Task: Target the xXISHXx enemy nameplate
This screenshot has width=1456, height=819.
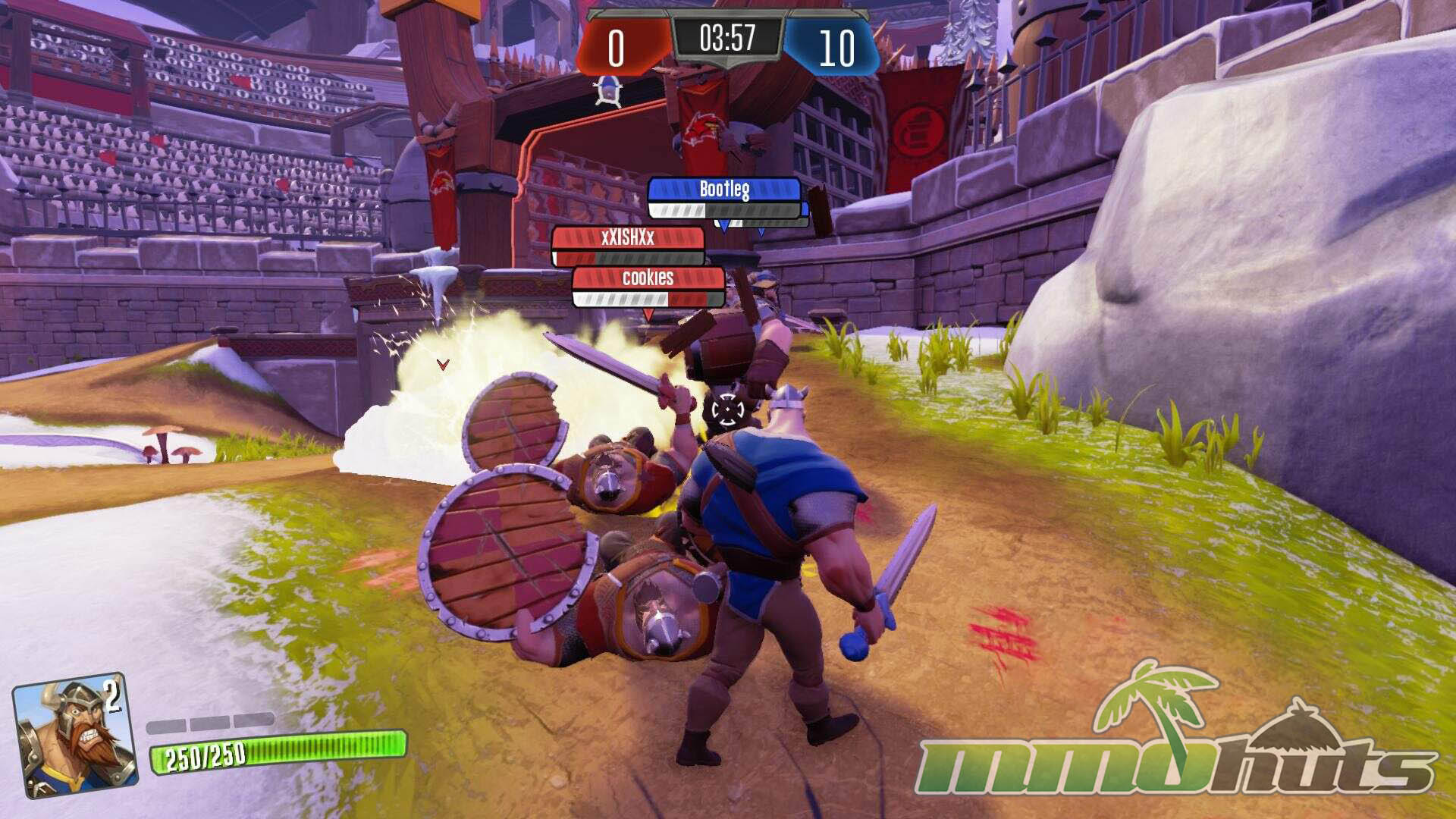Action: pyautogui.click(x=628, y=238)
